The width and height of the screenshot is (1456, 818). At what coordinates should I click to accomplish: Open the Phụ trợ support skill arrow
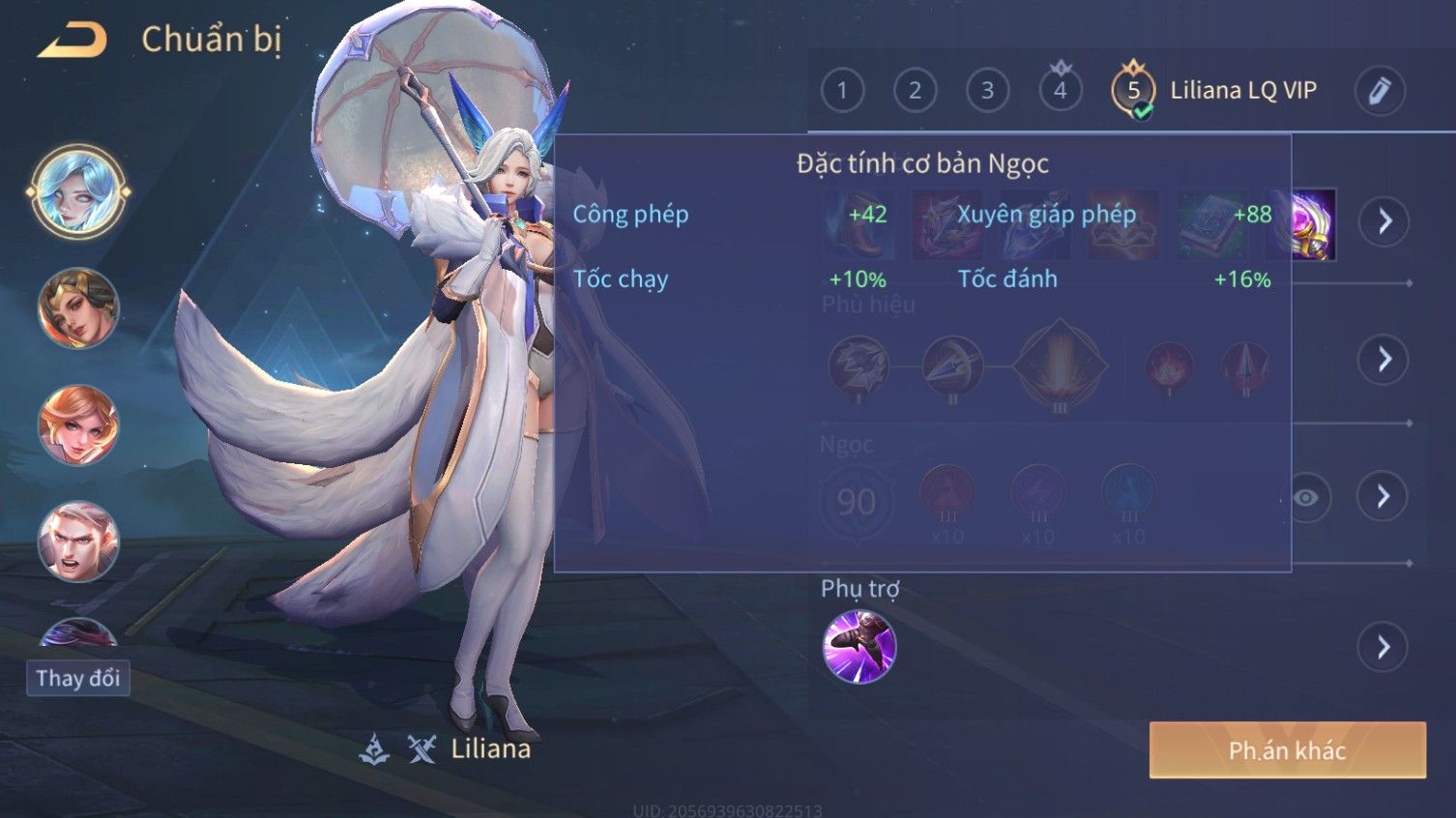[1383, 646]
